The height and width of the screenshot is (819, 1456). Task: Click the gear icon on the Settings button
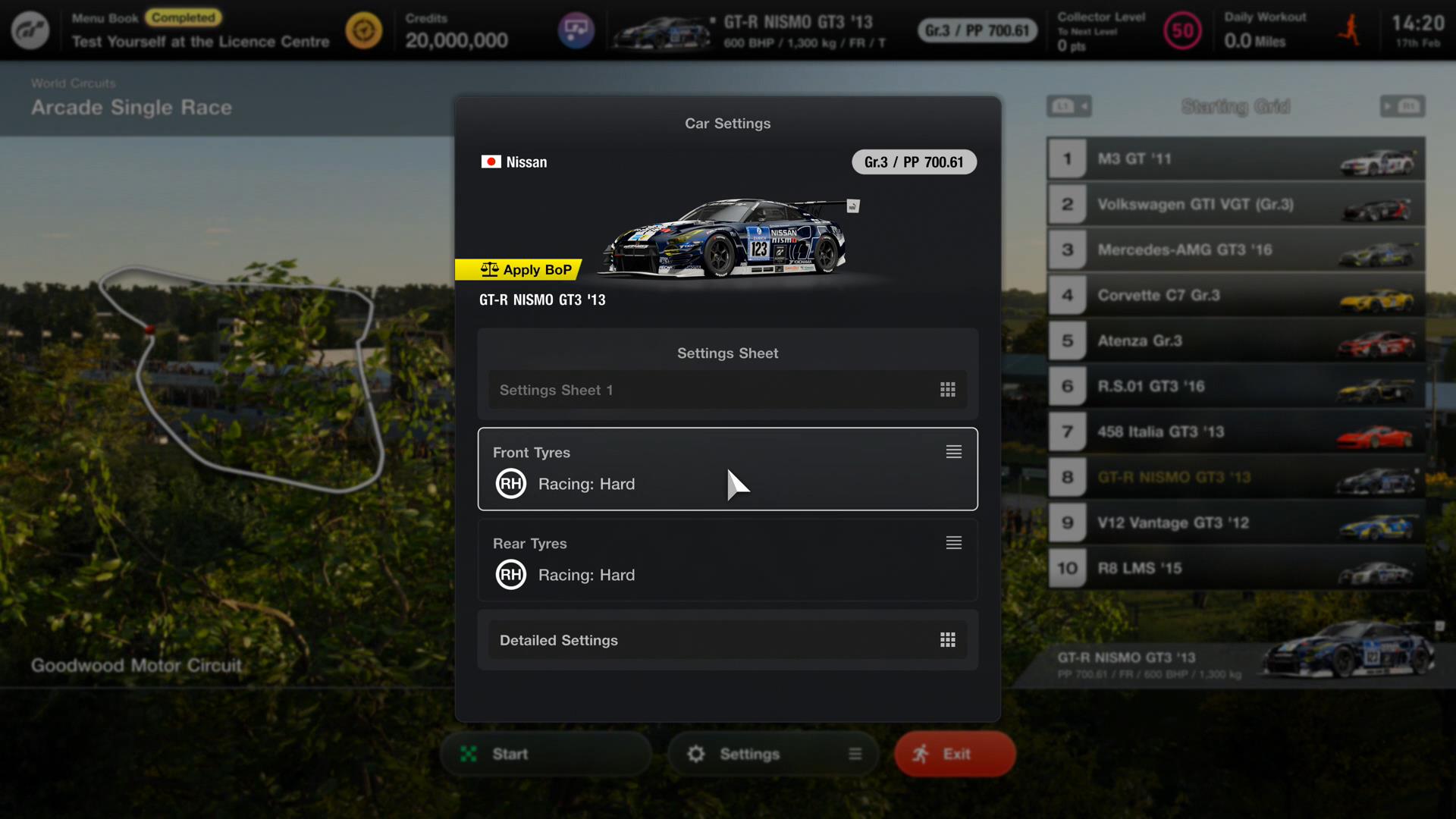point(697,754)
